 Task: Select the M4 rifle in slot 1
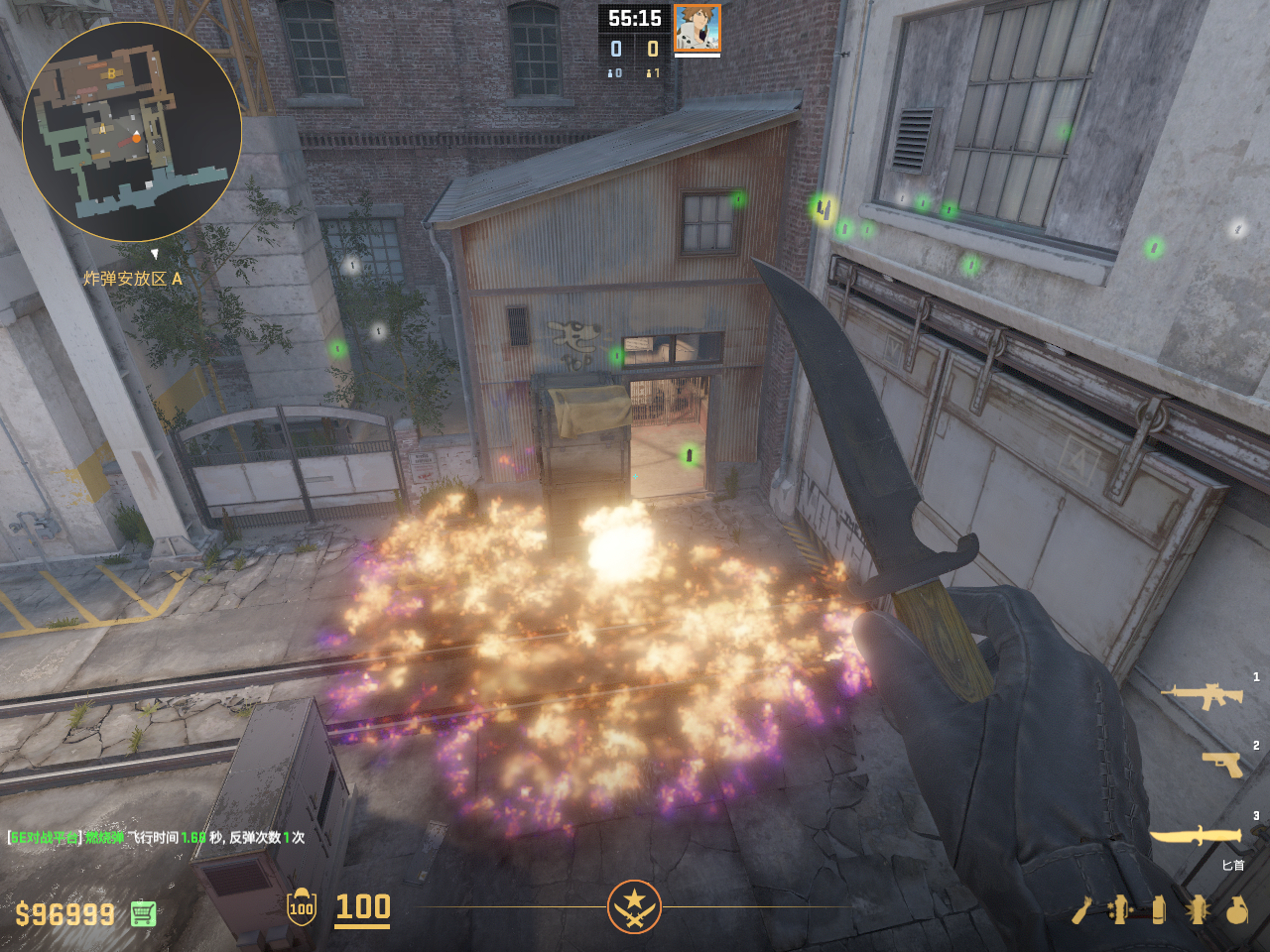1203,695
